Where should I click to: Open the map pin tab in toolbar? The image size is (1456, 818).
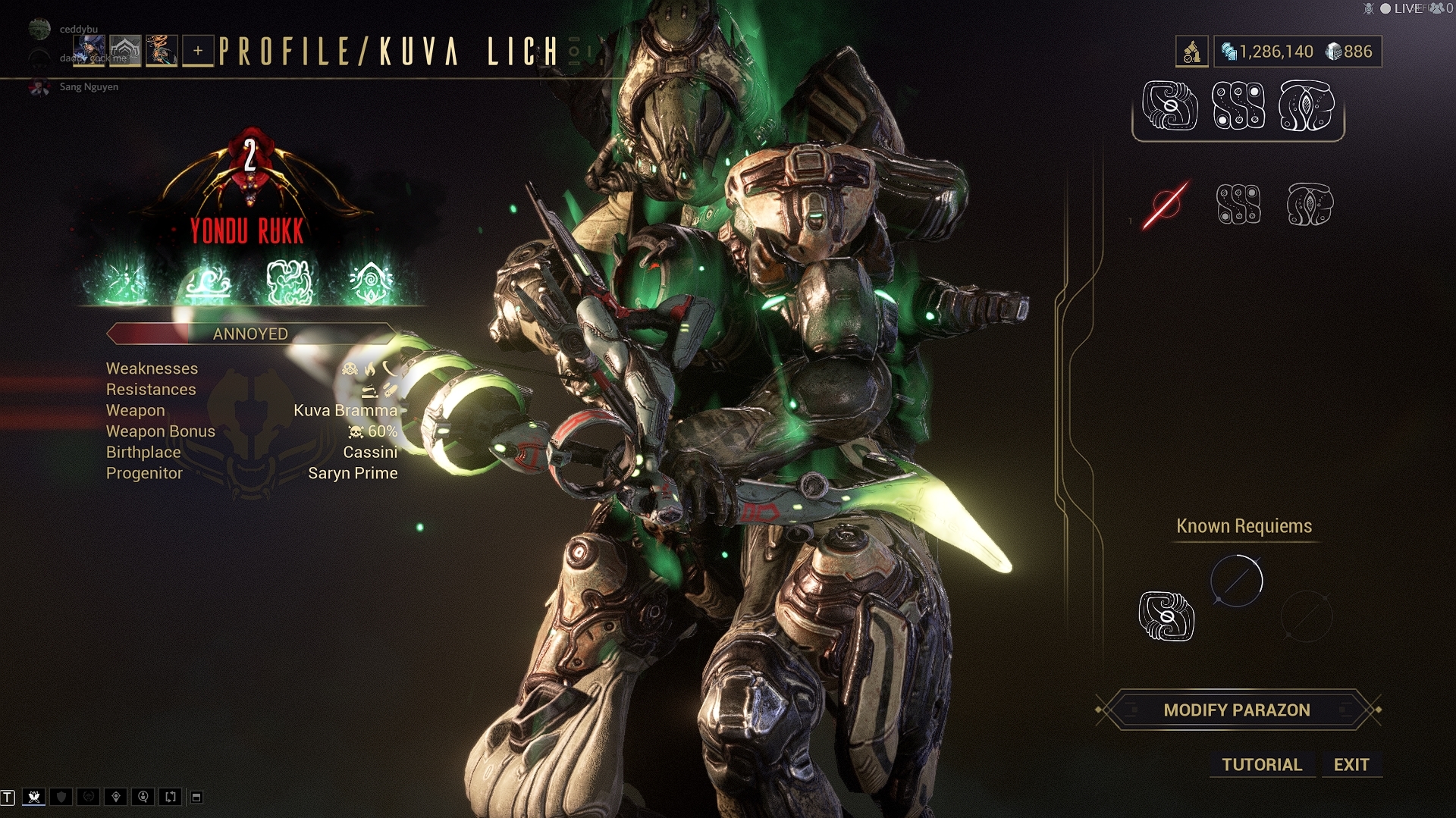coord(116,797)
